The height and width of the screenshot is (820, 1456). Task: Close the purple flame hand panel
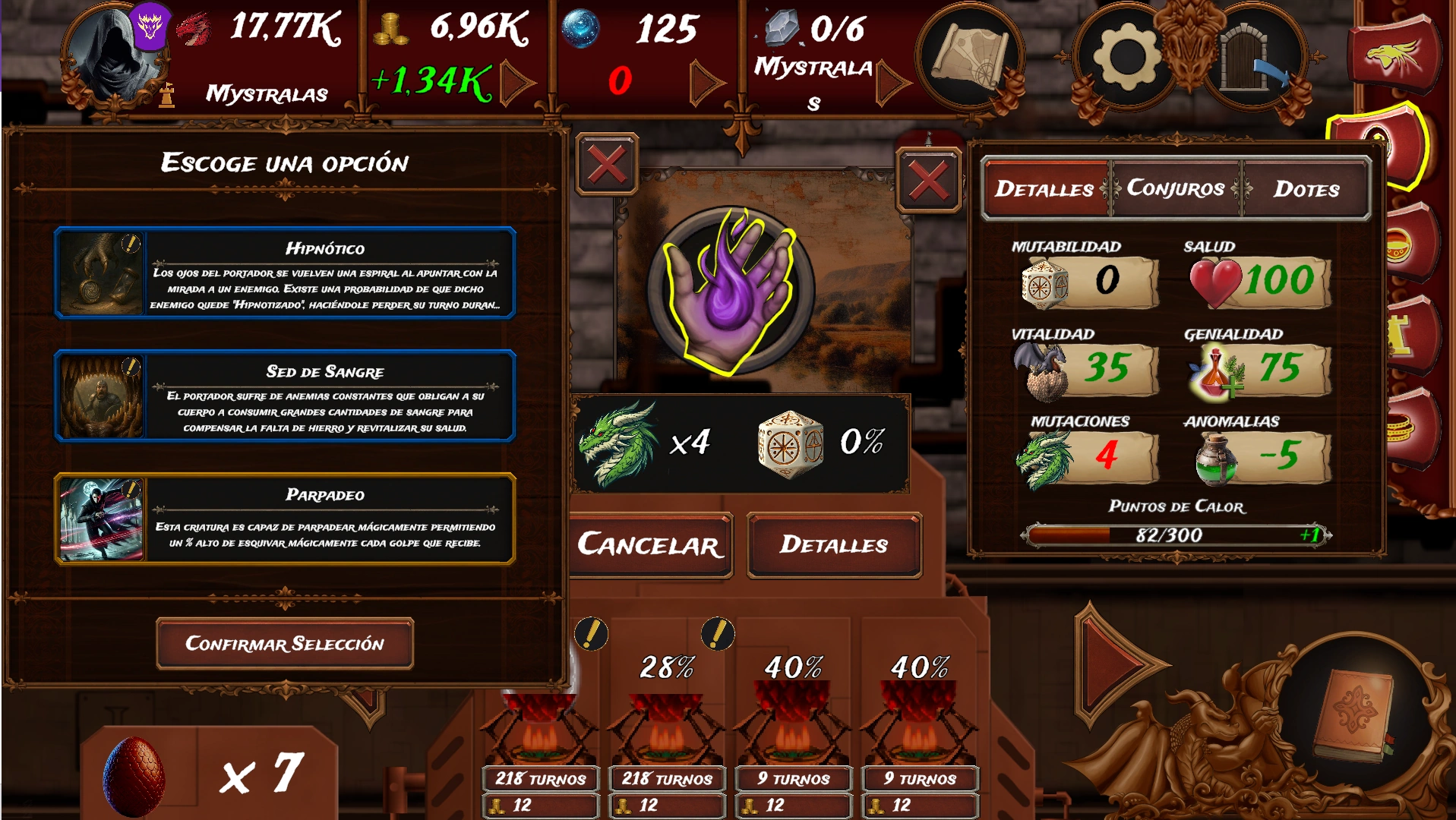coord(607,164)
